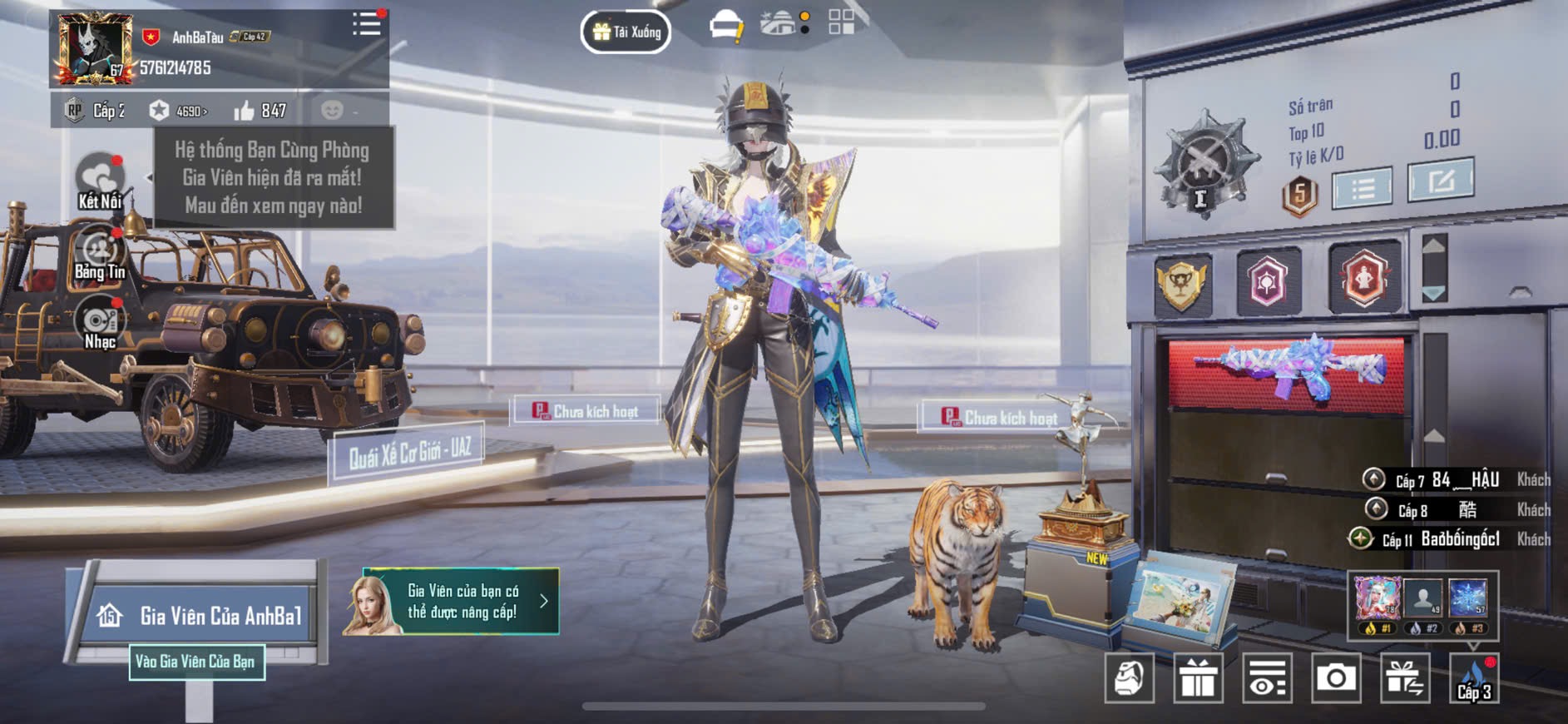Screen dimensions: 1568x724
Task: Open the four-square grid icon
Action: pos(841,22)
